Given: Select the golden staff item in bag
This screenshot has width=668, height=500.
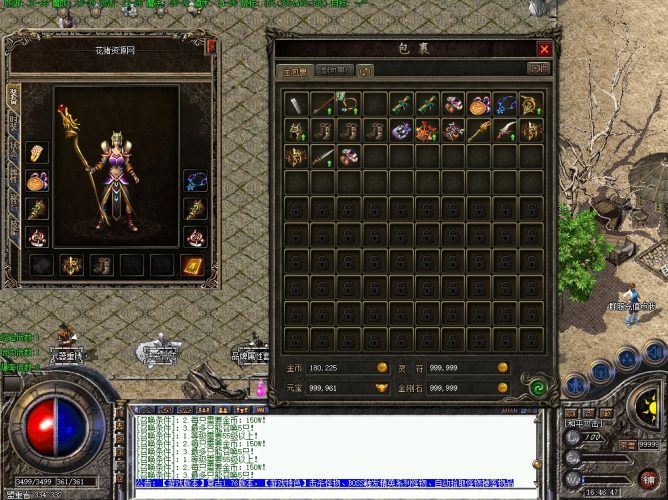Looking at the screenshot, I should point(478,130).
